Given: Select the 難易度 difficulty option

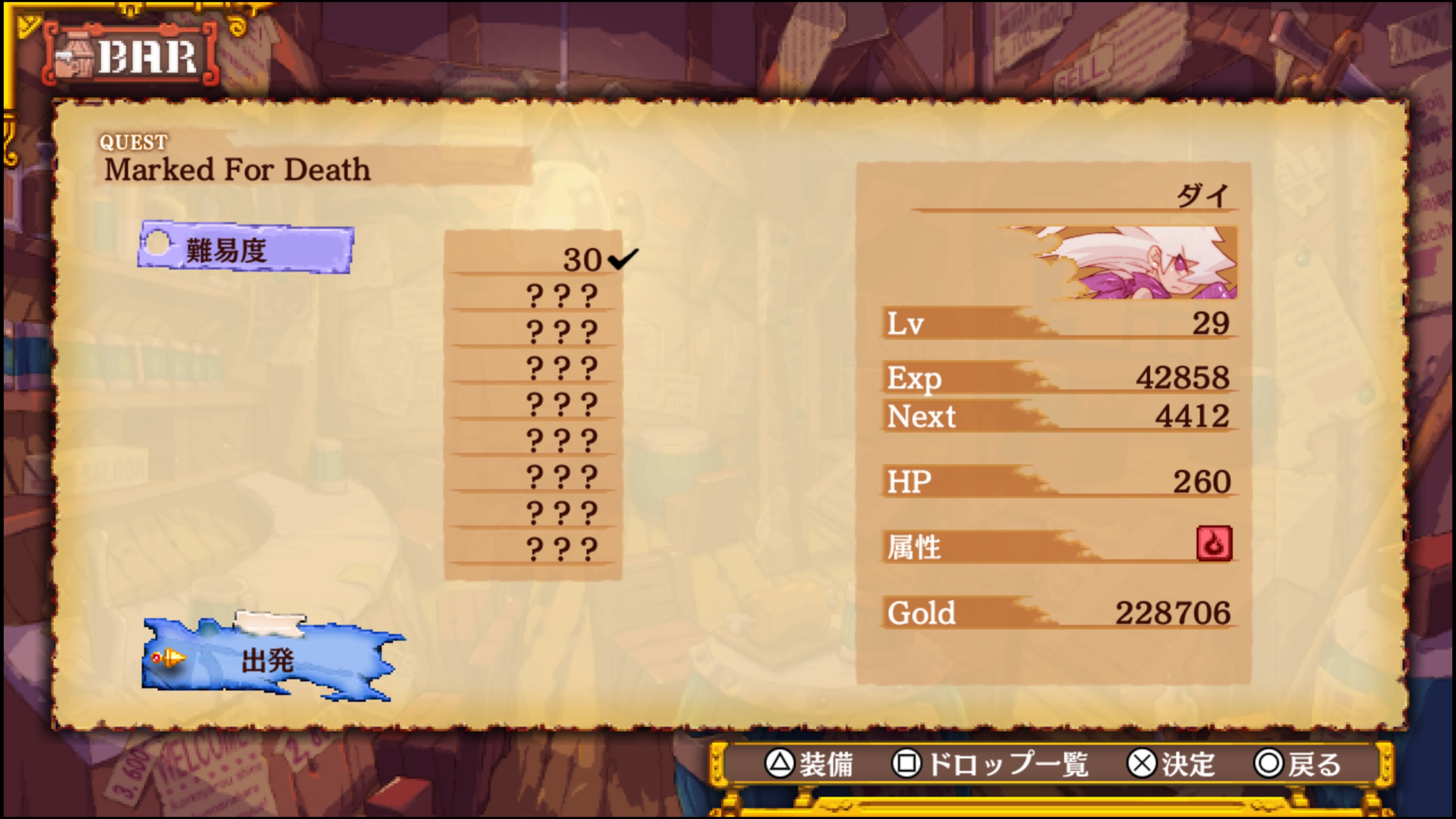Looking at the screenshot, I should point(246,249).
